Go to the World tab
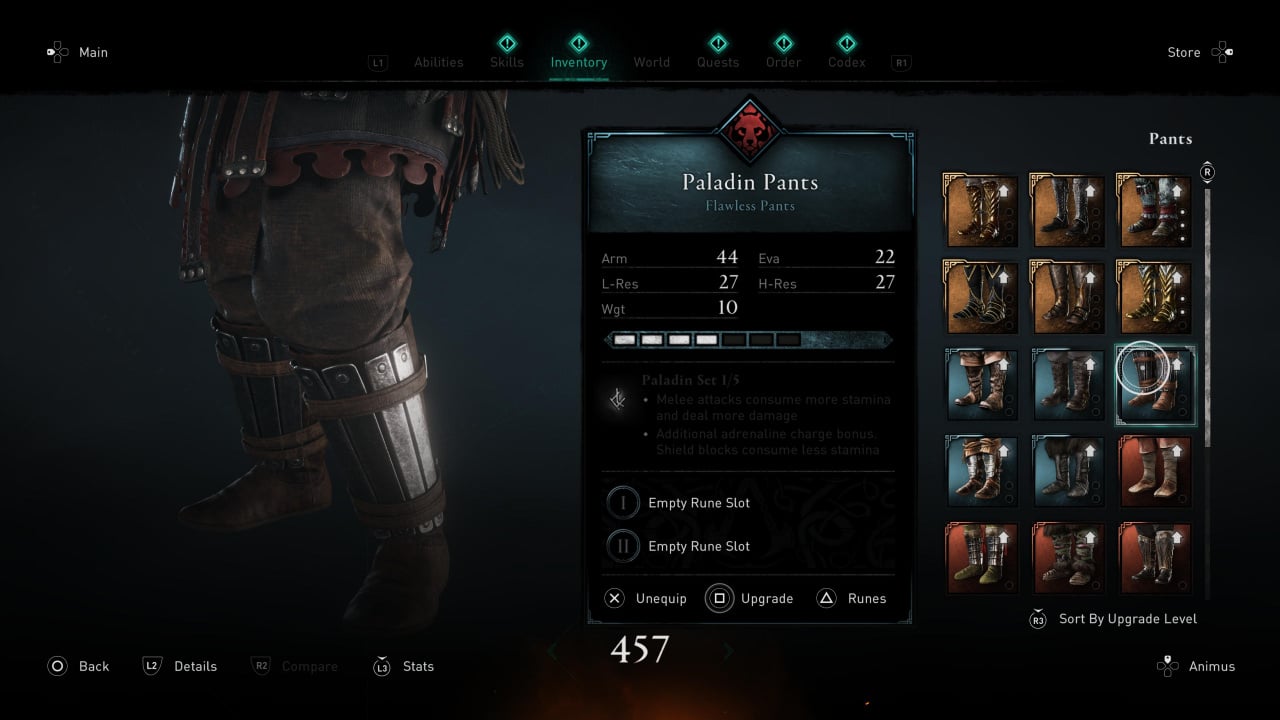This screenshot has width=1280, height=720. [x=651, y=62]
